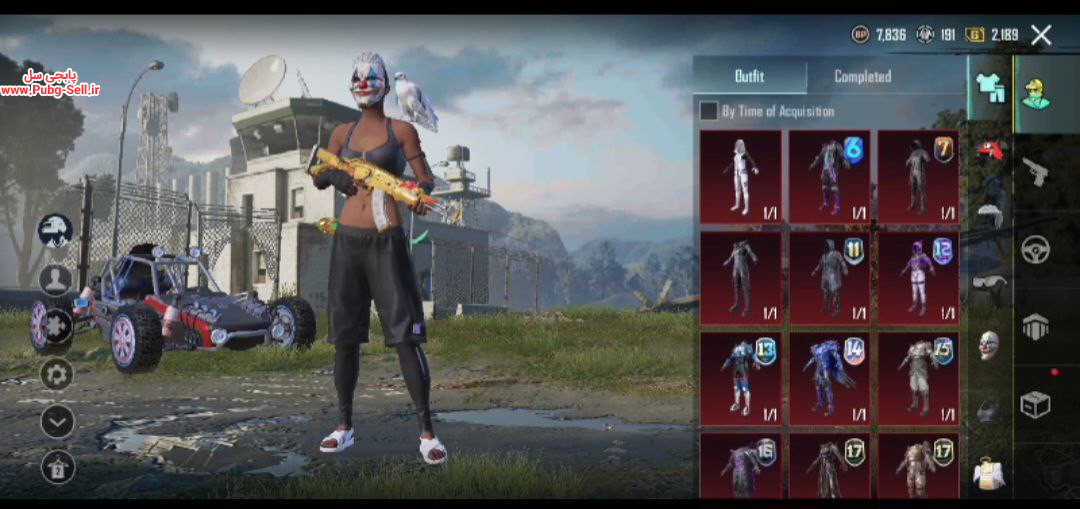Toggle By Time of Acquisition checkbox
Image resolution: width=1080 pixels, height=509 pixels.
tap(708, 111)
